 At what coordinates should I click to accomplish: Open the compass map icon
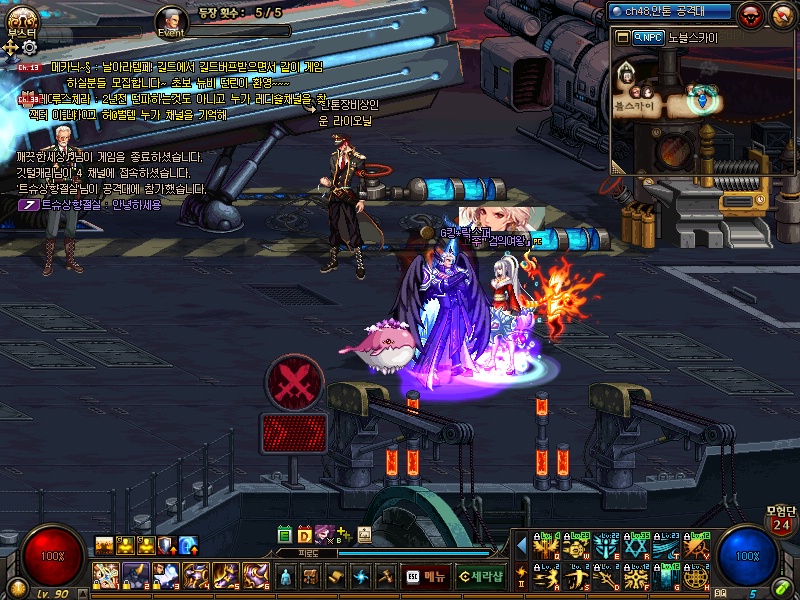(781, 14)
